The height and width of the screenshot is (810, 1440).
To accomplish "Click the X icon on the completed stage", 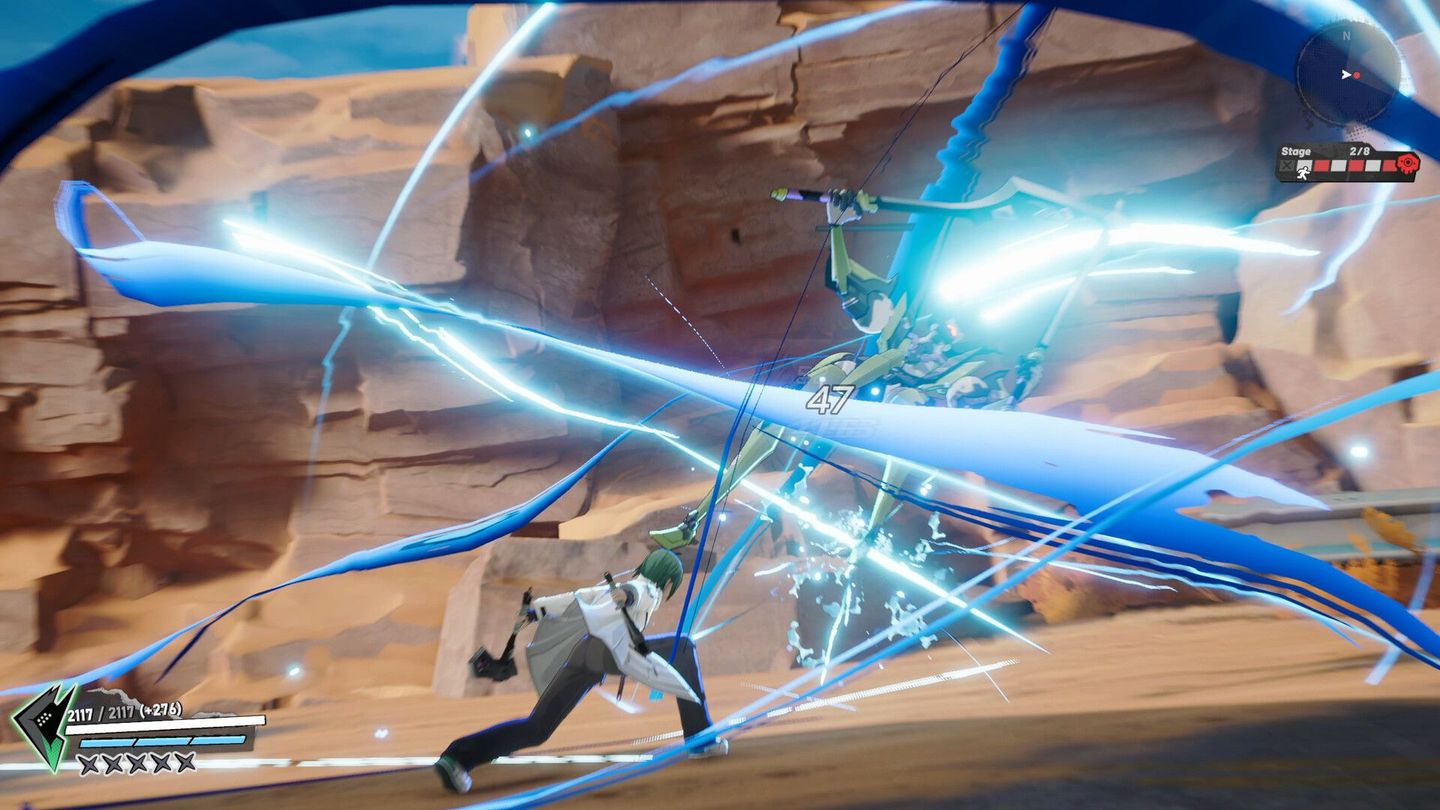I will coord(1286,165).
